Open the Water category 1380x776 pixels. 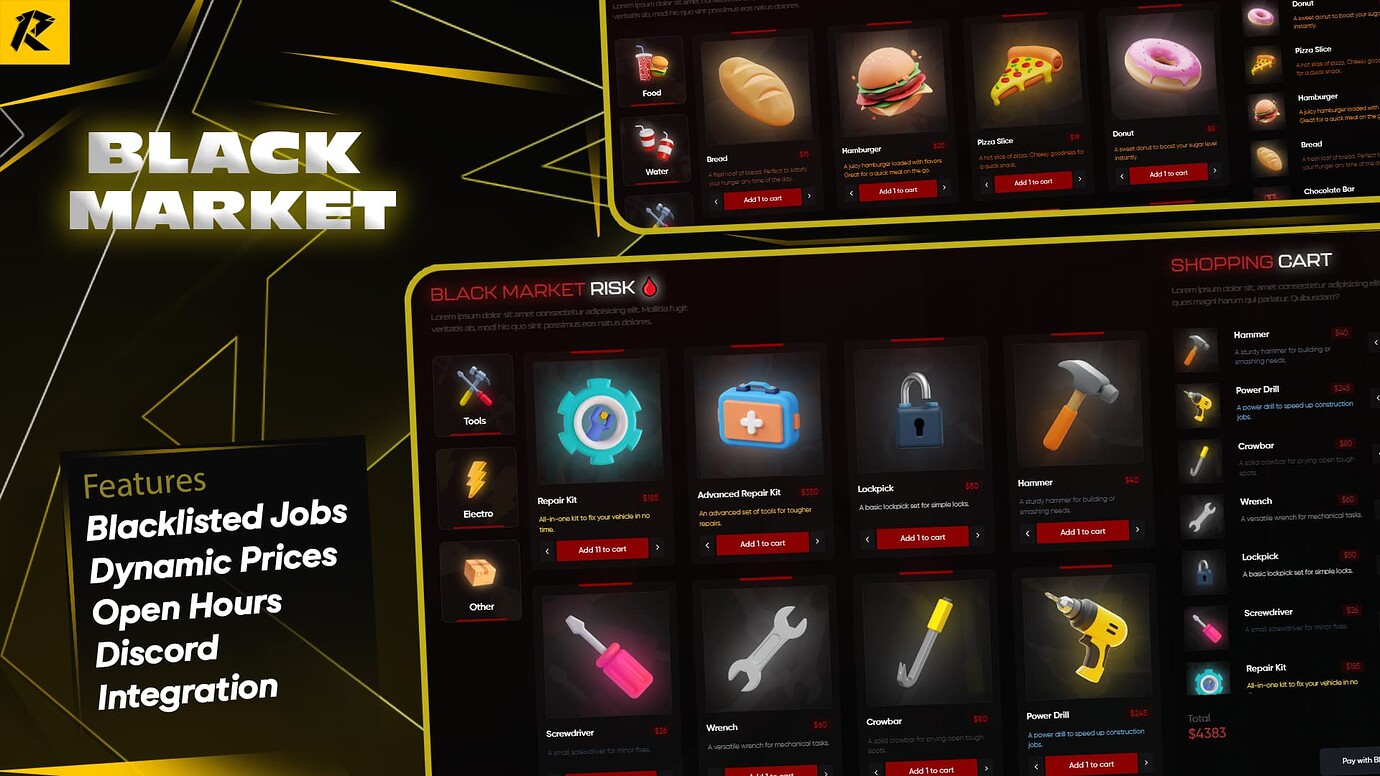[x=655, y=150]
